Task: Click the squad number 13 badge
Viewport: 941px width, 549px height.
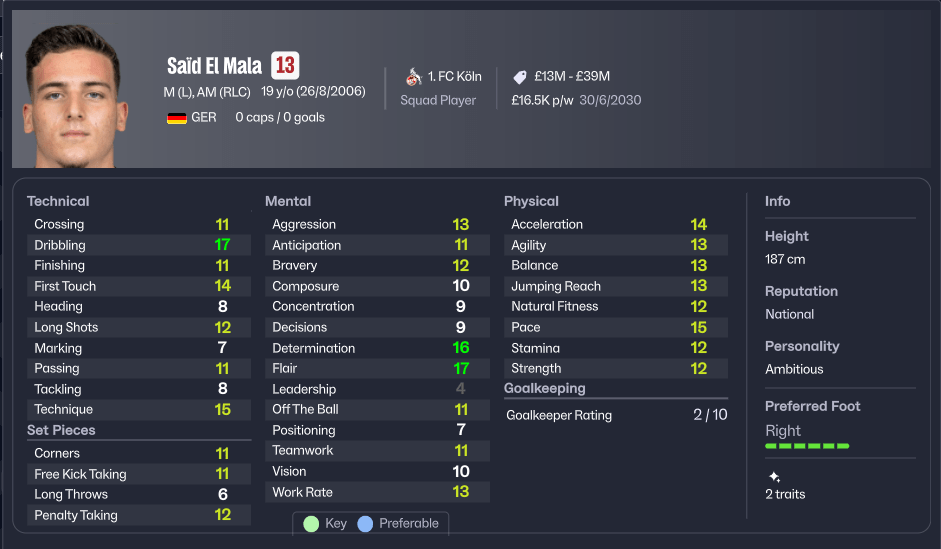Action: 285,66
